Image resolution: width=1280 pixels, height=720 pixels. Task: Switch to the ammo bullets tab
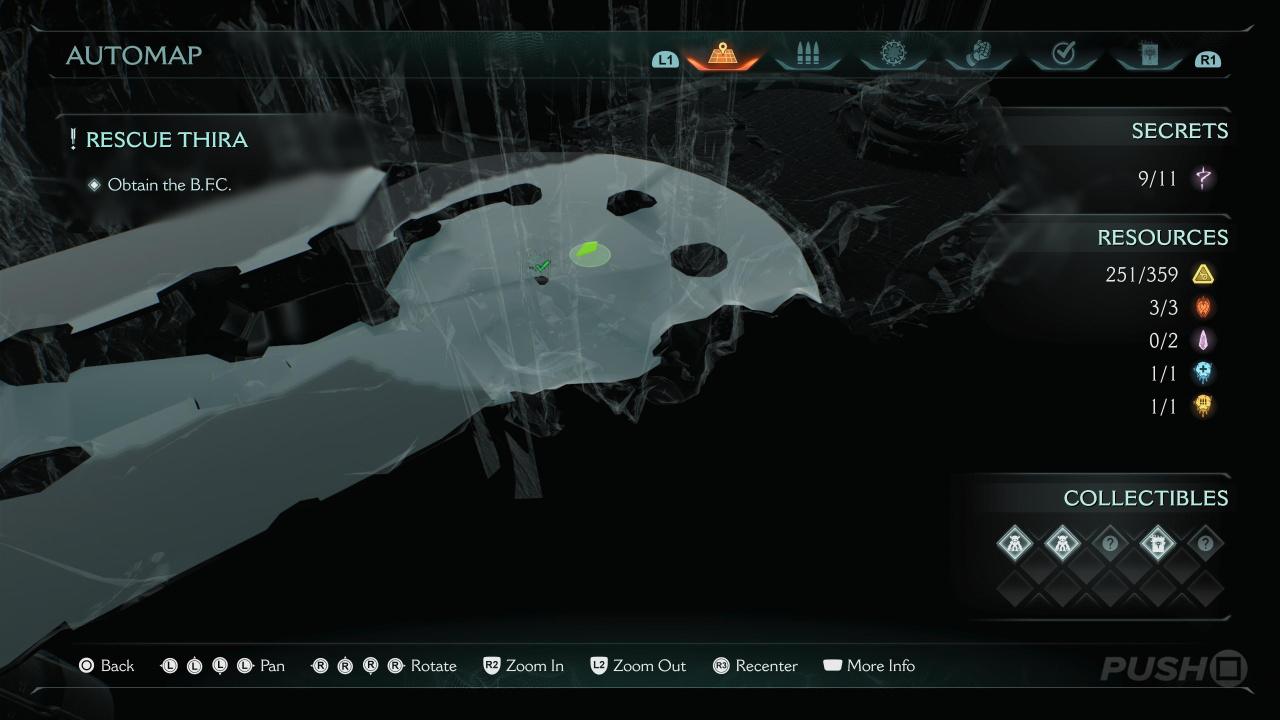[807, 54]
